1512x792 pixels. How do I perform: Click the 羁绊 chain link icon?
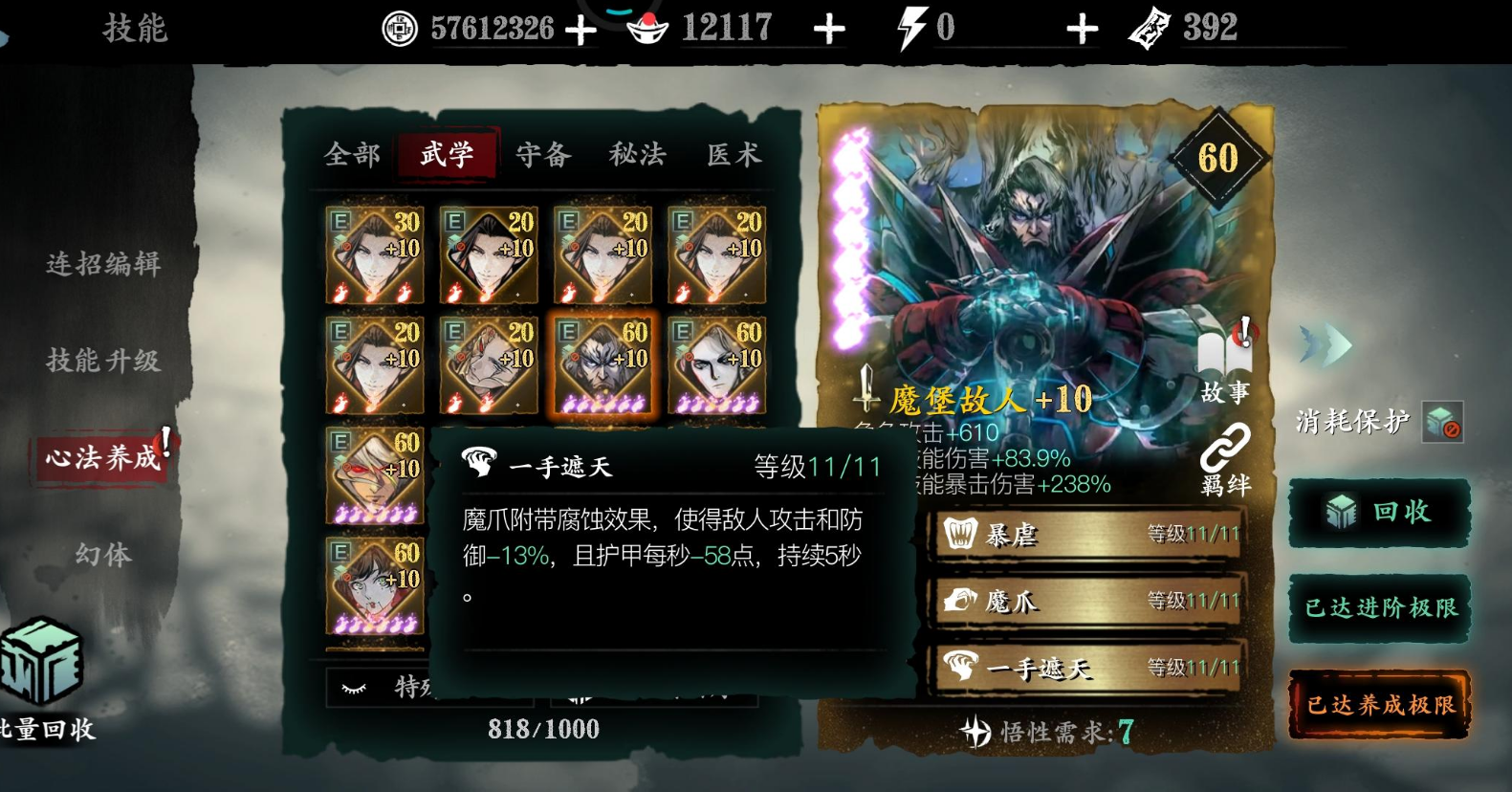(x=1227, y=447)
